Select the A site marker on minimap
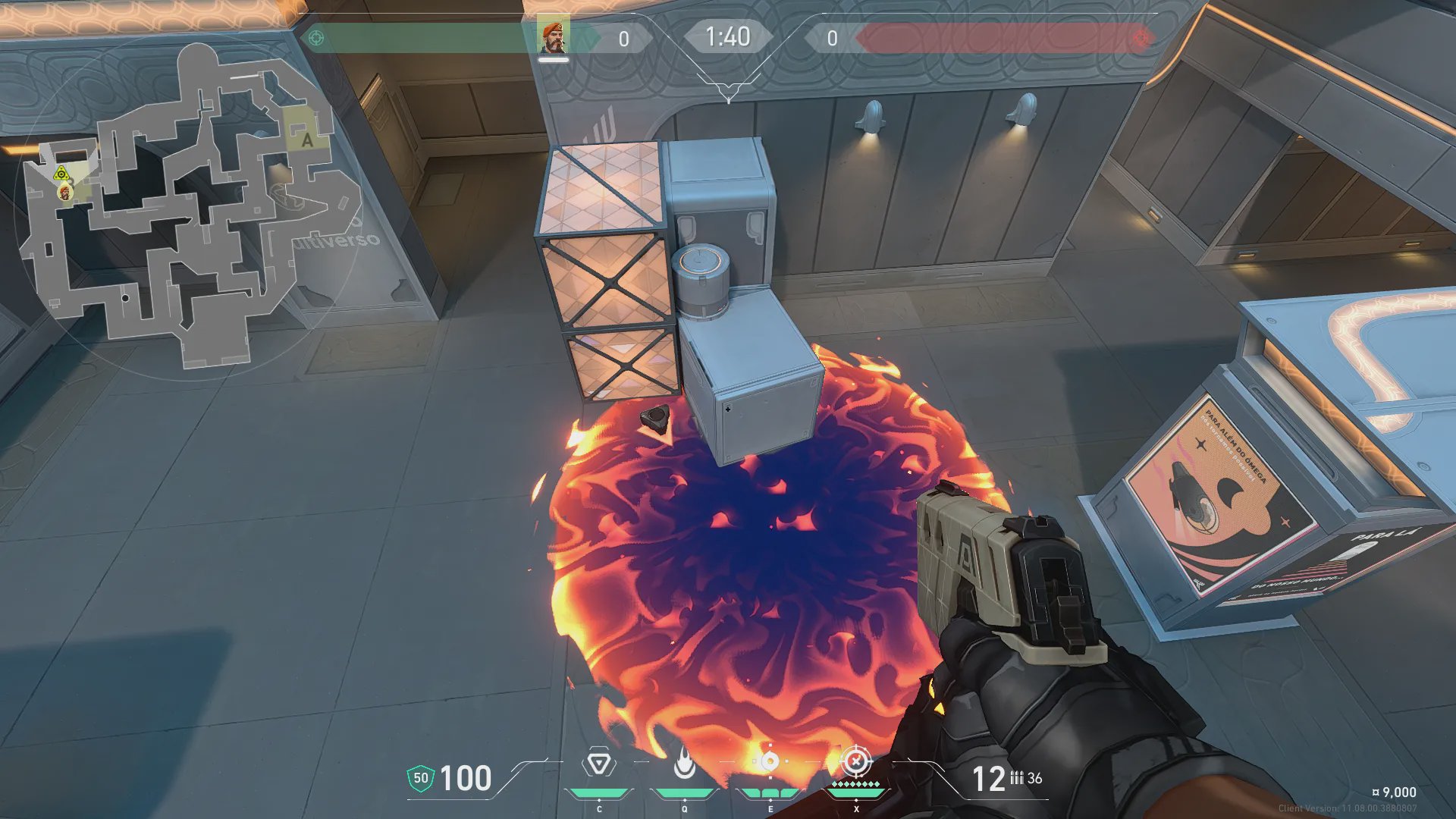1456x819 pixels. click(x=307, y=140)
